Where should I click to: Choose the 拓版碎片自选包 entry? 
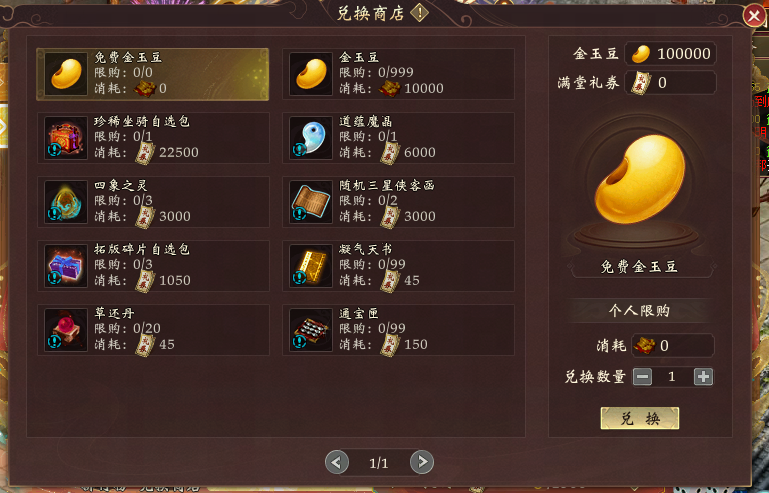pos(152,265)
